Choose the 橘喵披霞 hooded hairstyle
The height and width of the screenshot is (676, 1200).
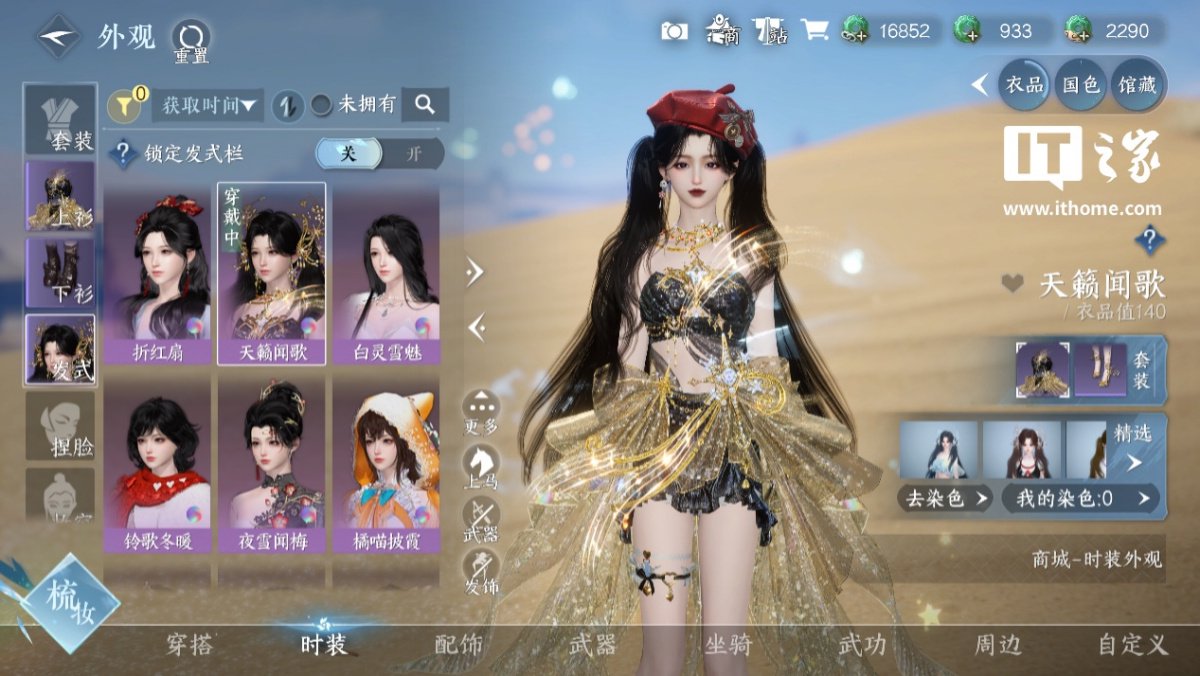click(385, 465)
